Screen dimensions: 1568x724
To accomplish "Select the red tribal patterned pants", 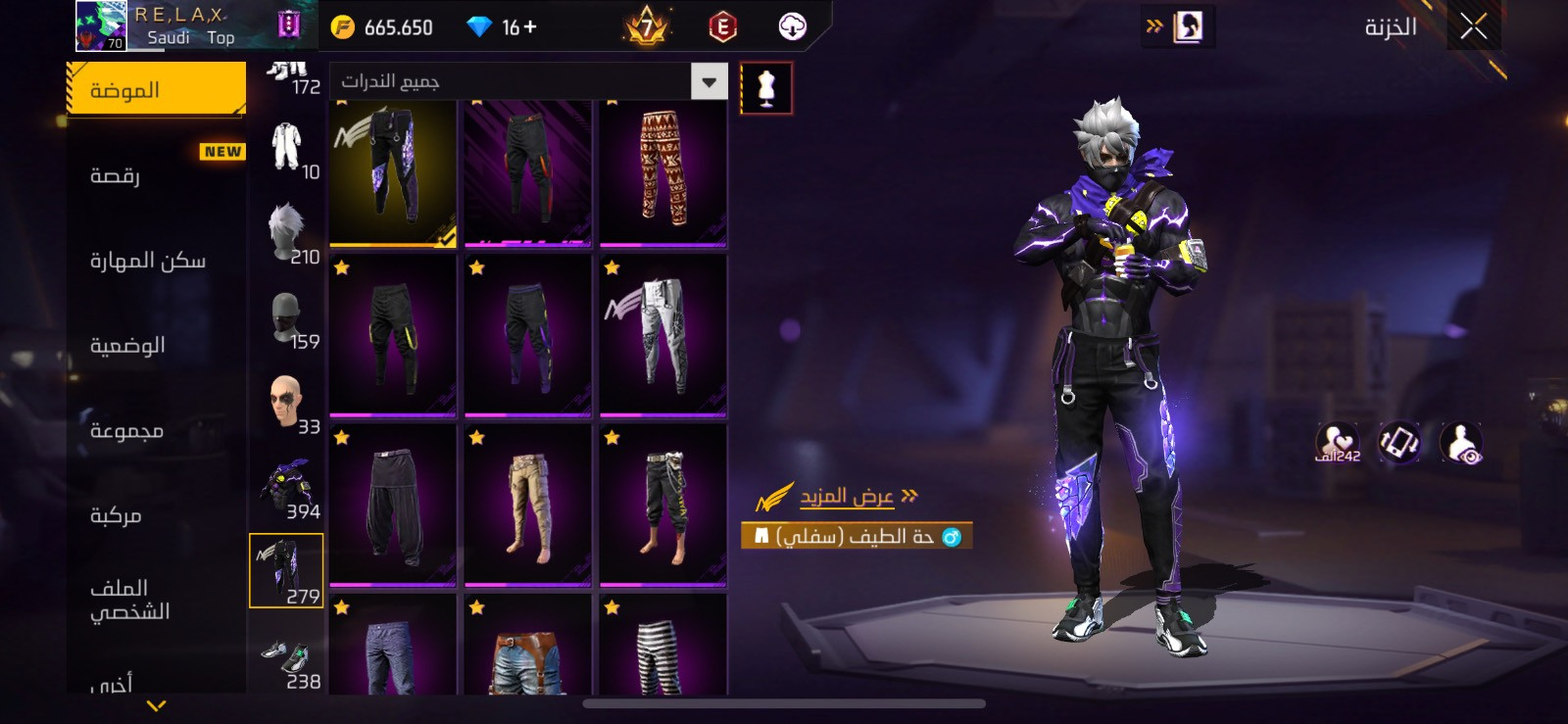I will point(663,171).
